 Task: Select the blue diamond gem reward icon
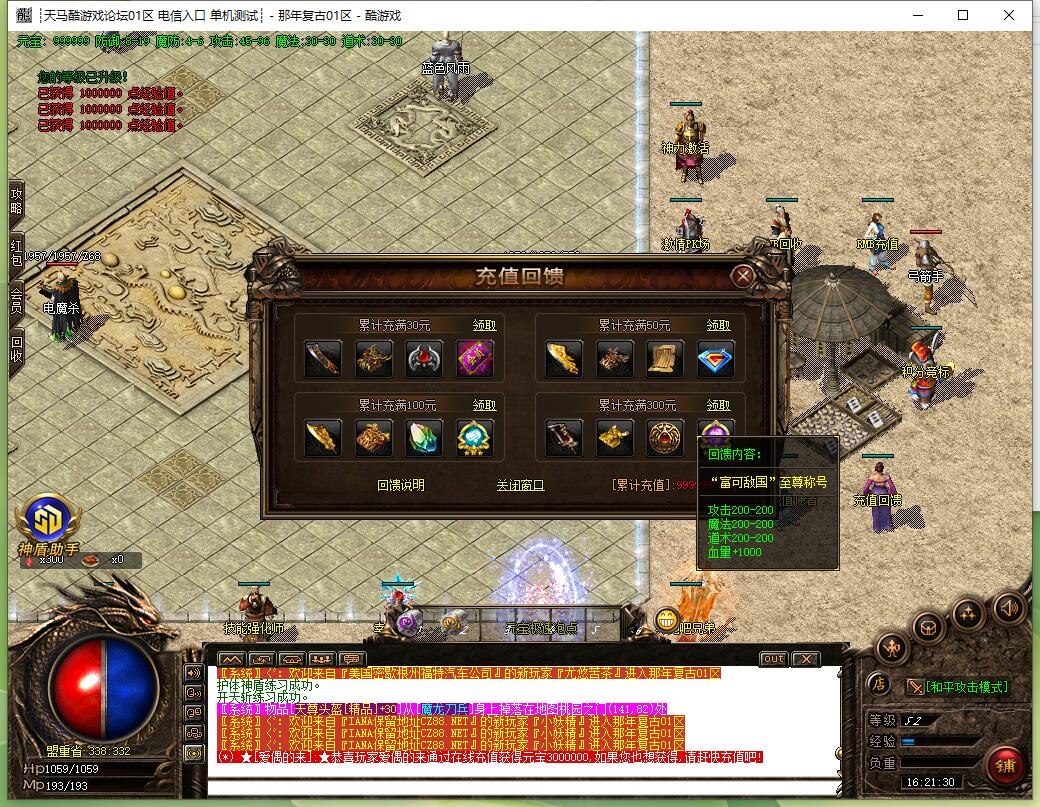tap(716, 359)
